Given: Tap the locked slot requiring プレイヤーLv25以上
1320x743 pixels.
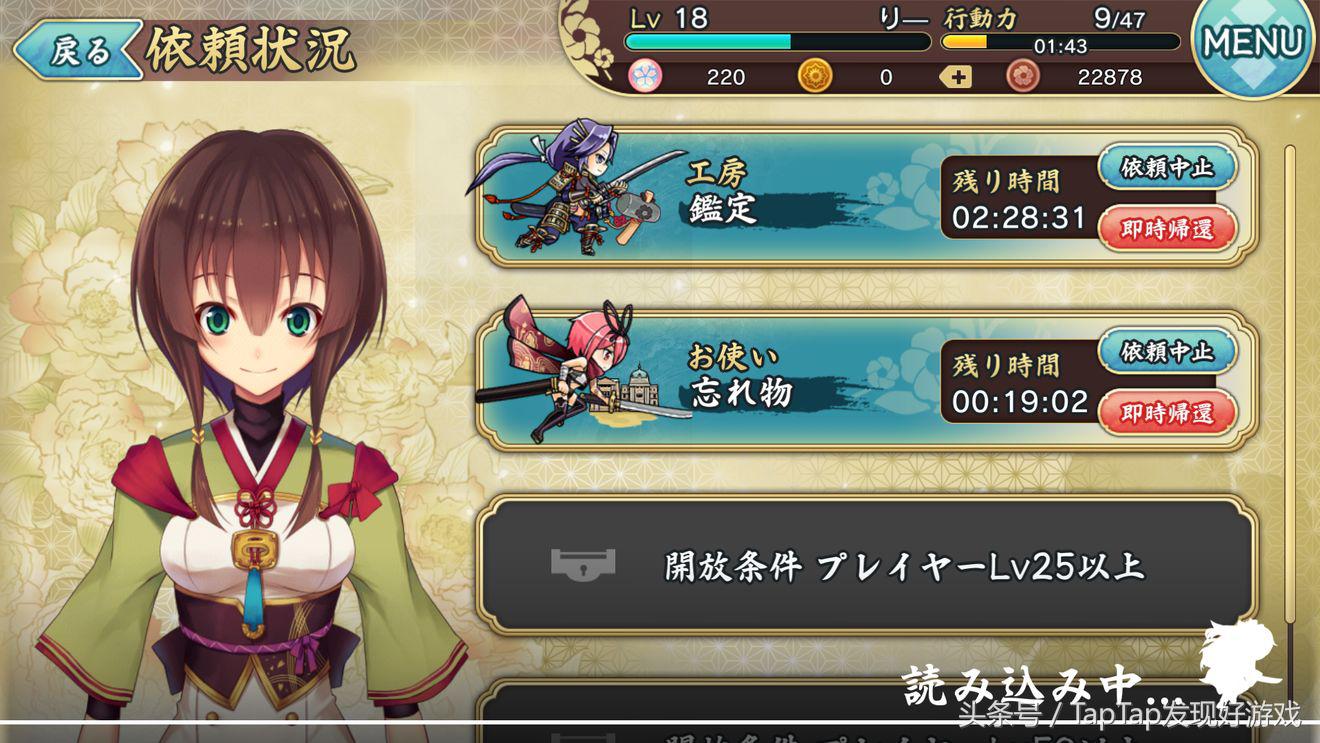Looking at the screenshot, I should tap(866, 565).
